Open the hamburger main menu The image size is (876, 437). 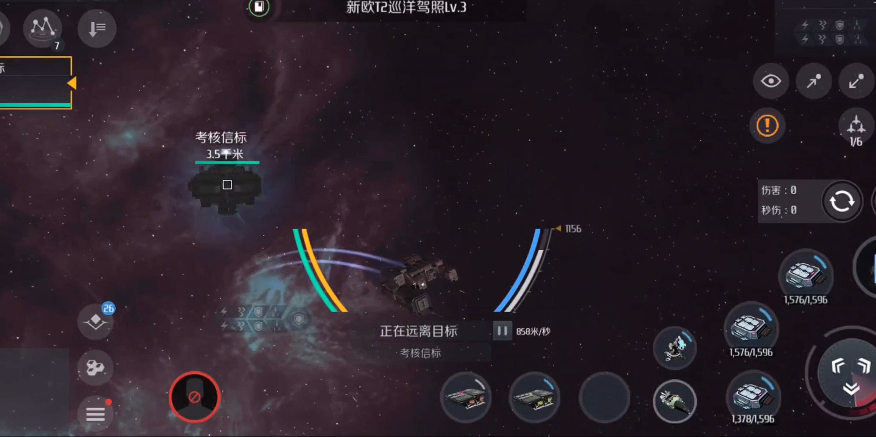95,413
